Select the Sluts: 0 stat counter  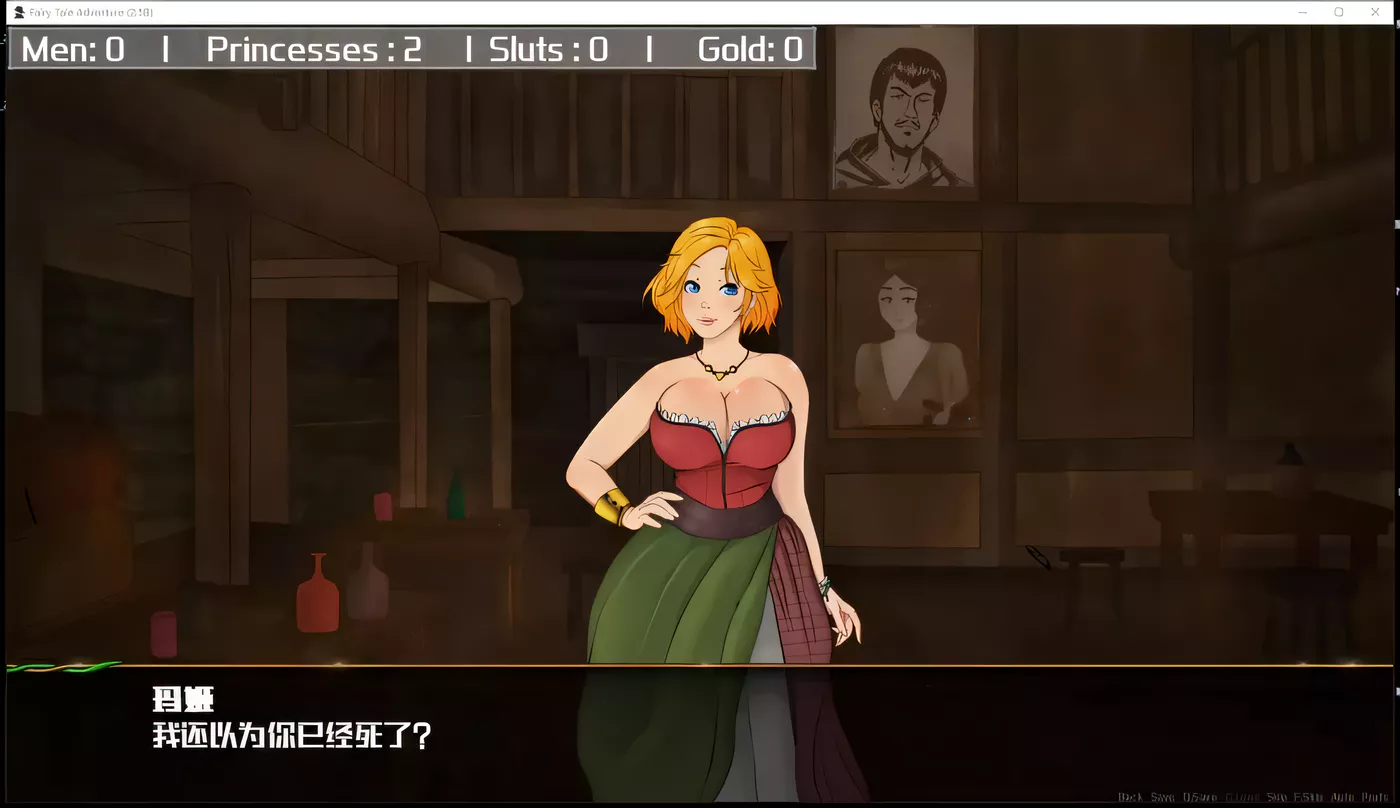[x=546, y=49]
